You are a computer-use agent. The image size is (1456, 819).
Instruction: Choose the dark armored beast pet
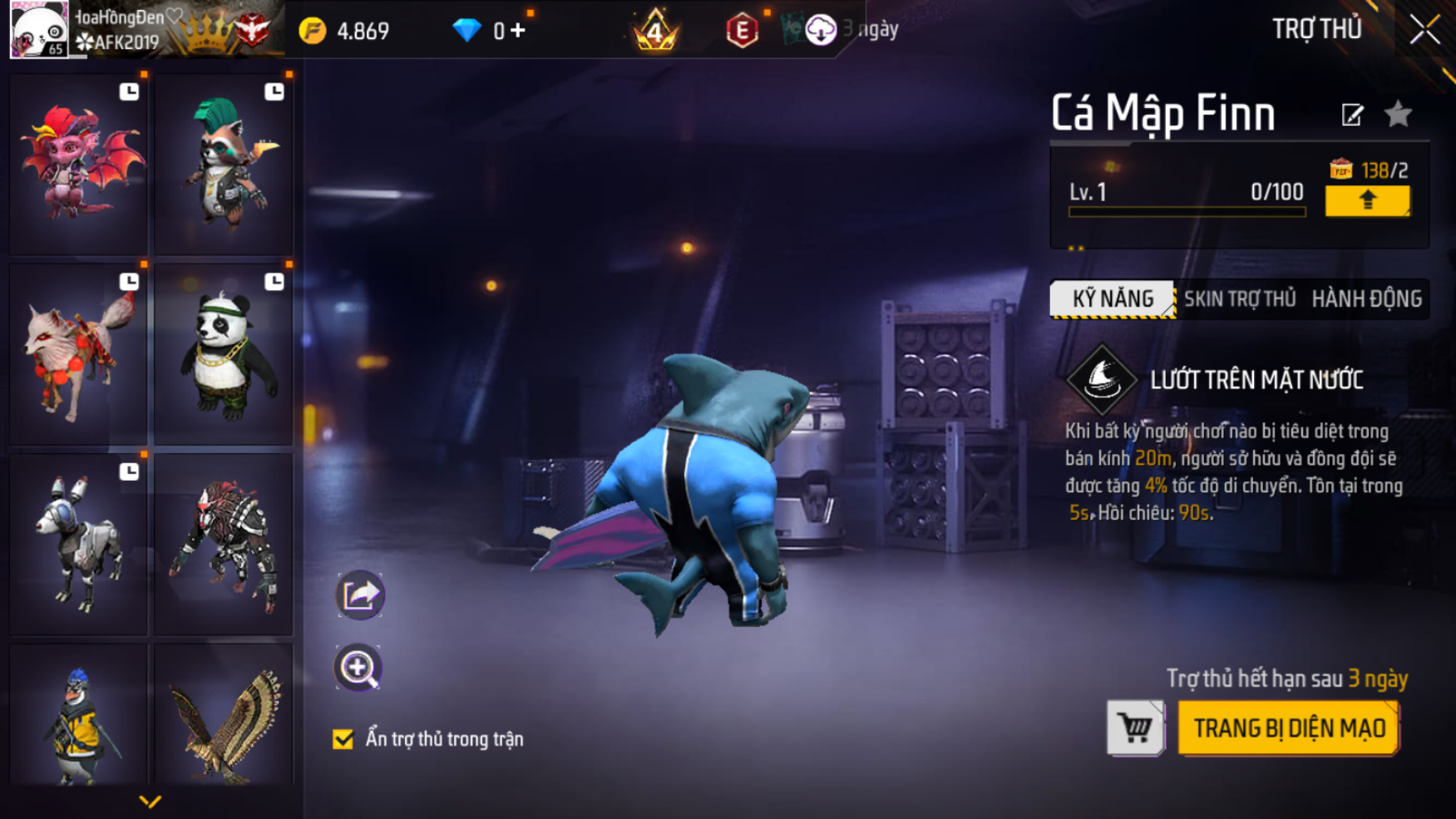click(x=224, y=544)
